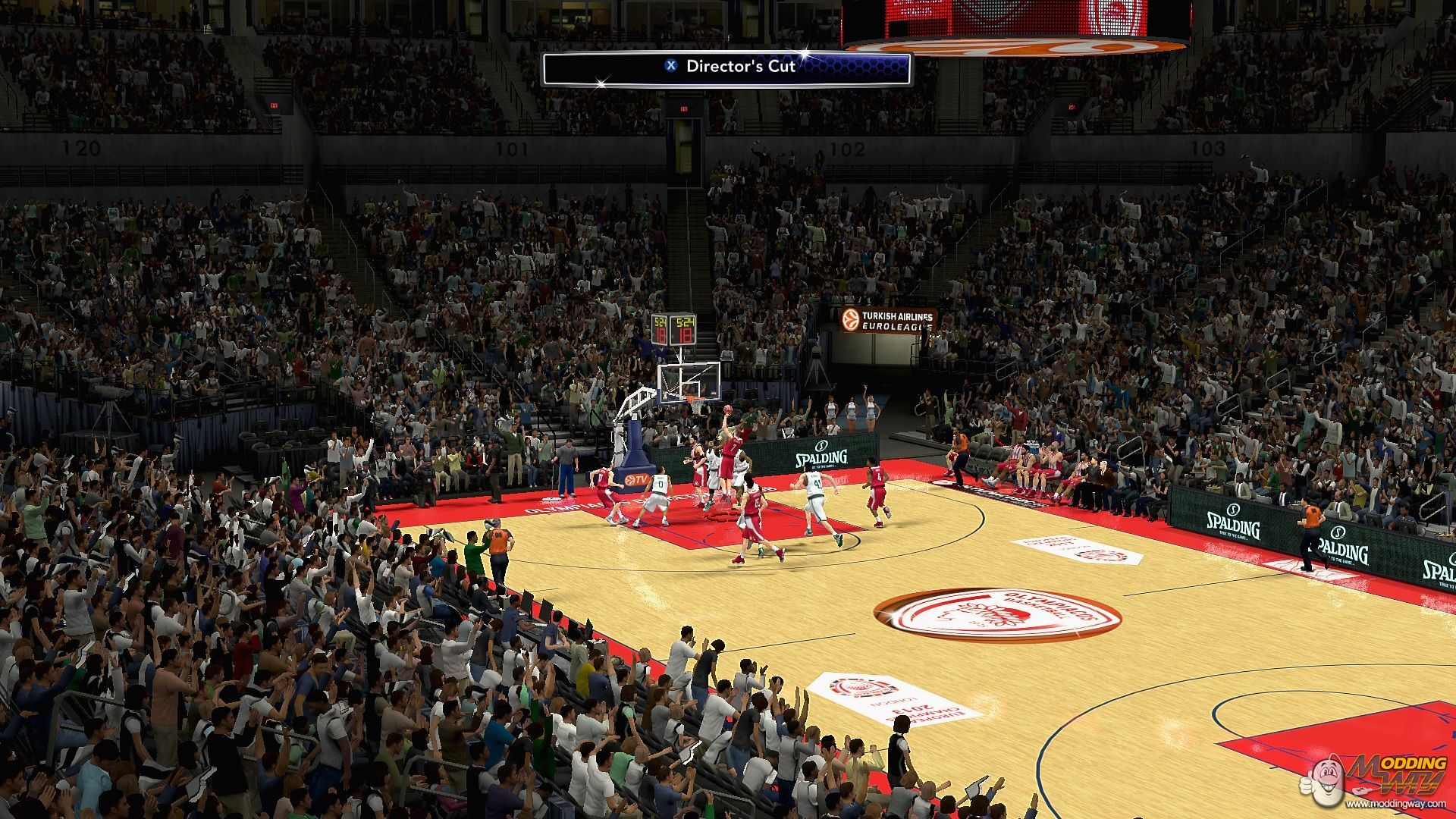This screenshot has width=1456, height=819.
Task: Select the Director's Cut banner
Action: [726, 68]
